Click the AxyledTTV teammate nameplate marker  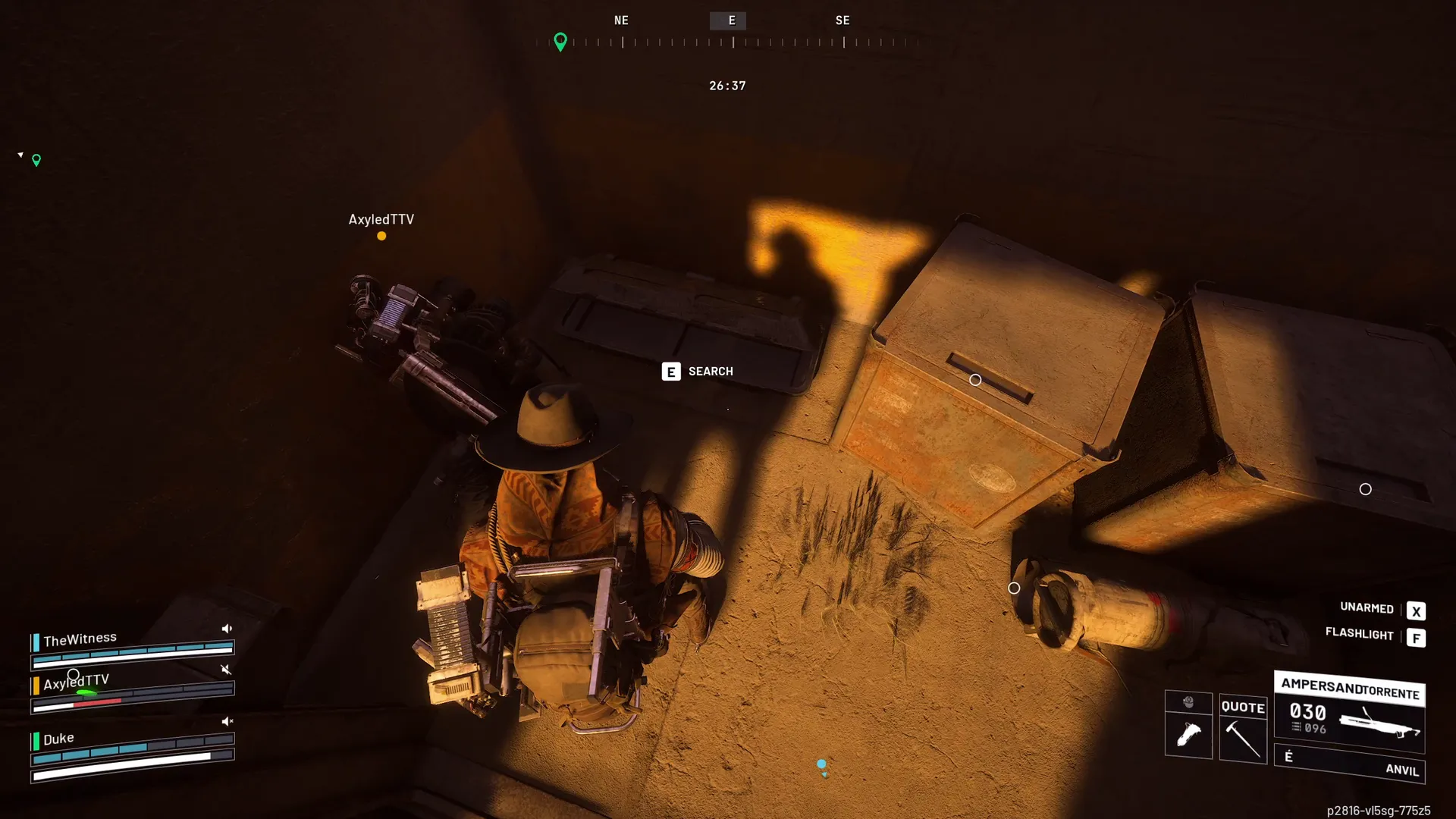pyautogui.click(x=381, y=220)
